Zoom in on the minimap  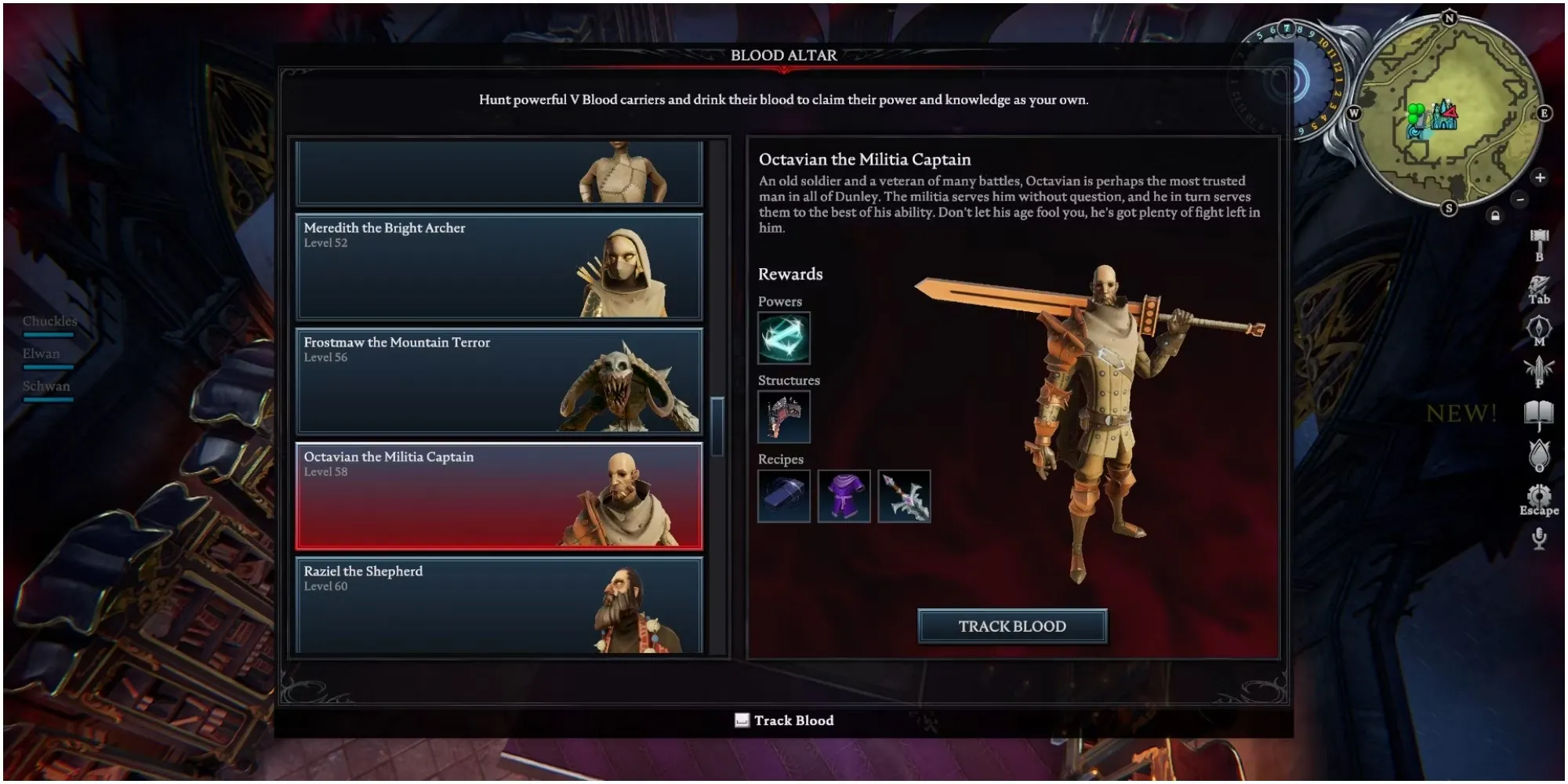[x=1540, y=178]
